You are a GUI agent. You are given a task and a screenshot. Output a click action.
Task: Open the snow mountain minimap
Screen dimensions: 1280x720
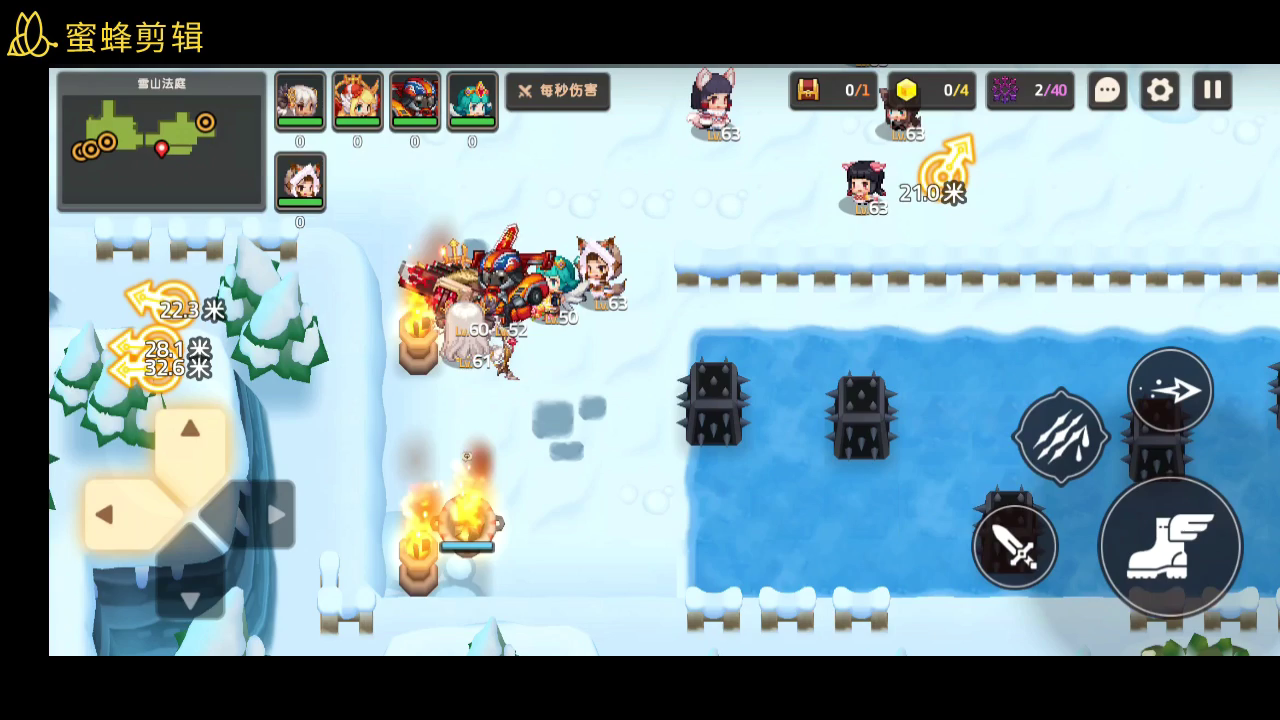tap(161, 141)
